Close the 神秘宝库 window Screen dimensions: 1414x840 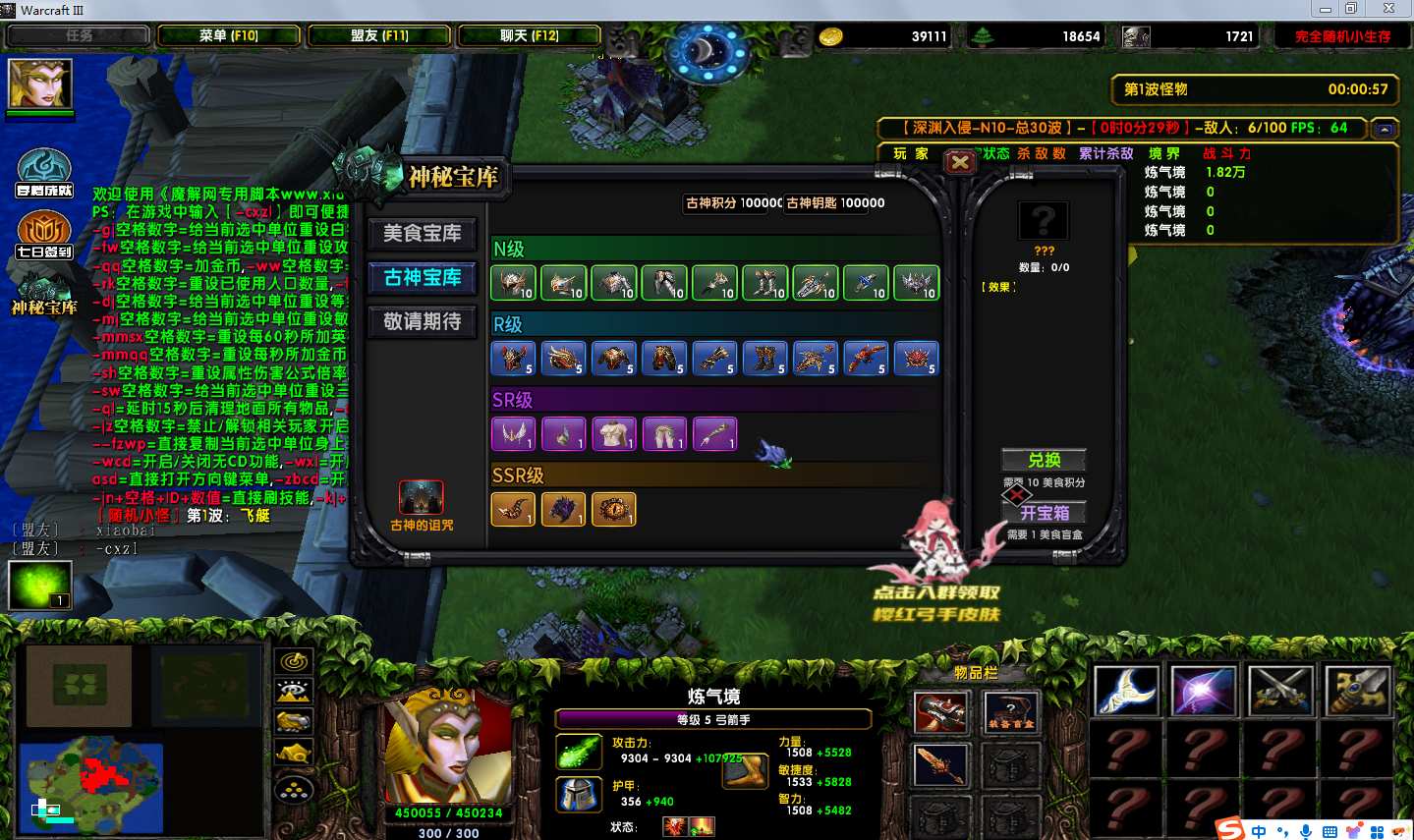pos(960,162)
